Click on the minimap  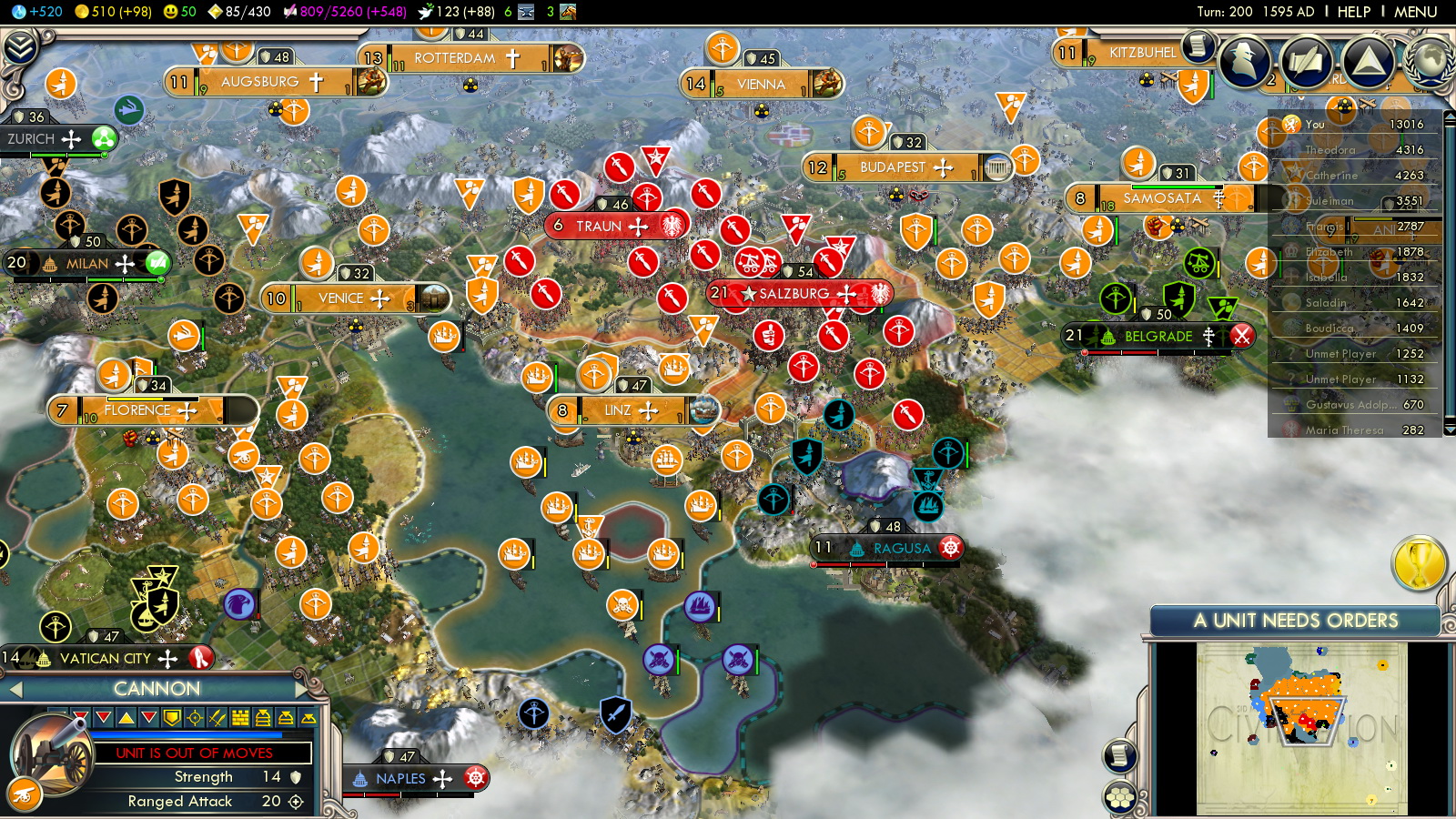tap(1301, 728)
